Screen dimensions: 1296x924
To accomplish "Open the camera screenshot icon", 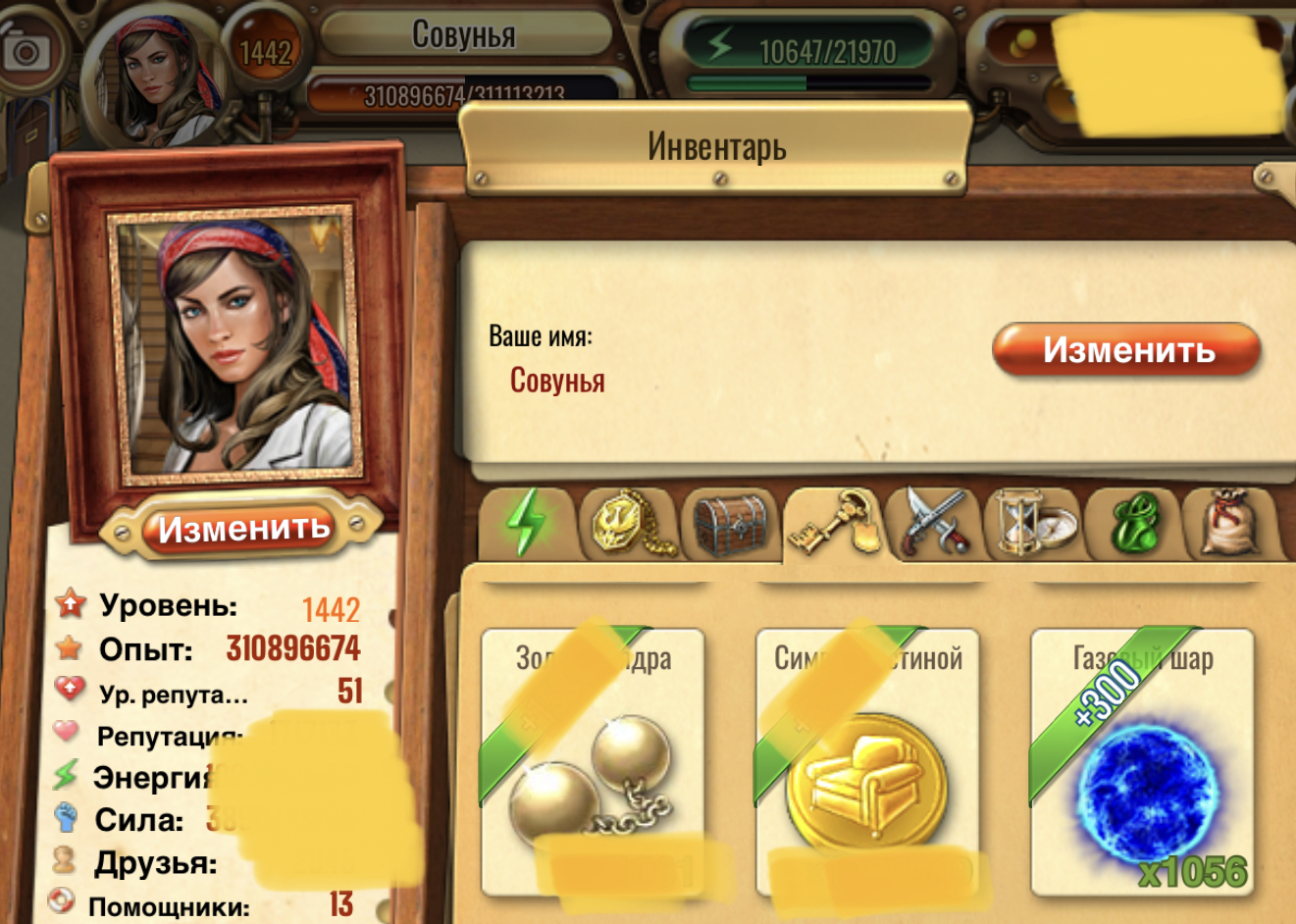I will (26, 51).
